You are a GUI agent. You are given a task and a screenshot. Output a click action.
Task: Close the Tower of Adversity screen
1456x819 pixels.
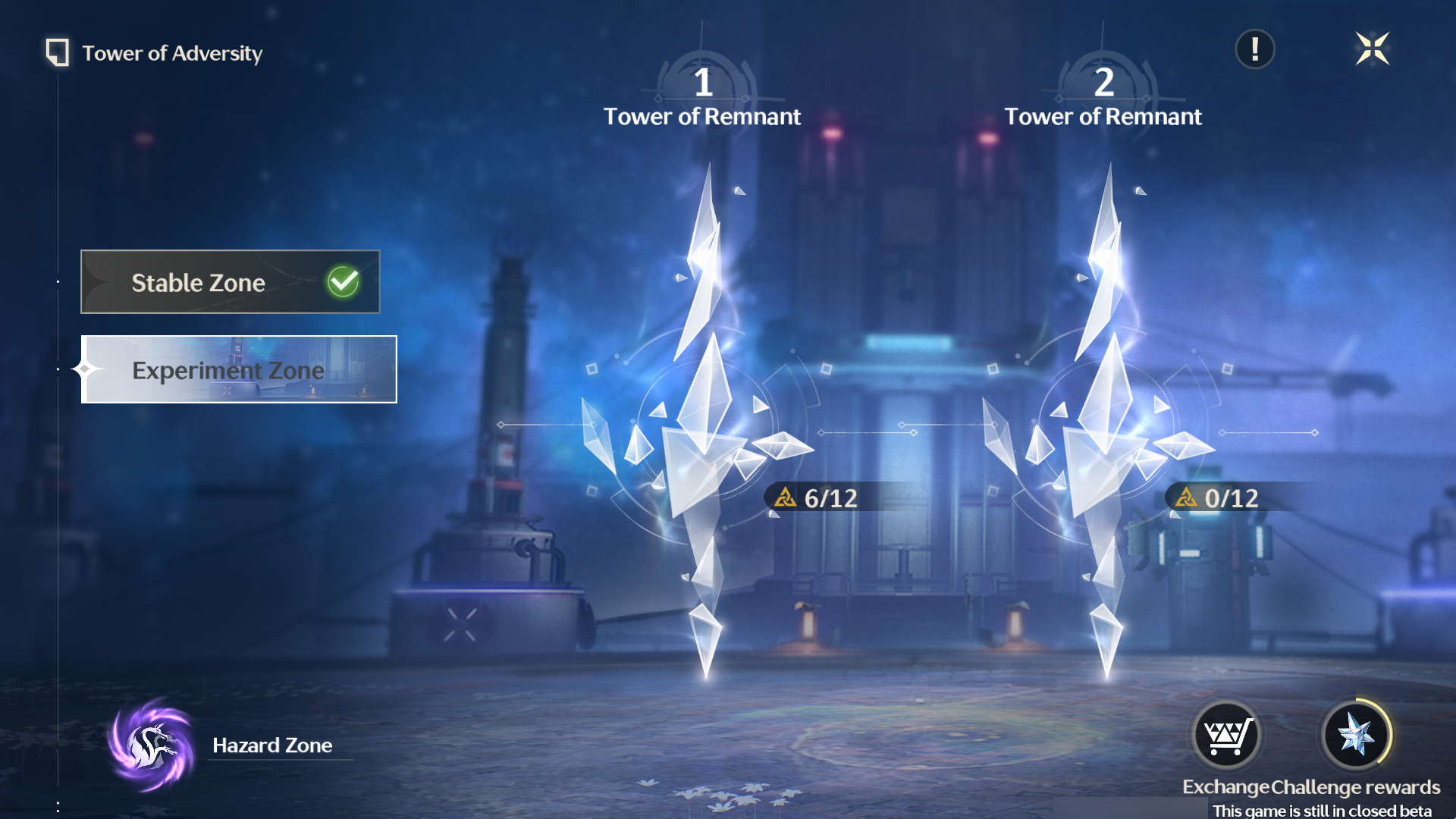pos(1372,50)
